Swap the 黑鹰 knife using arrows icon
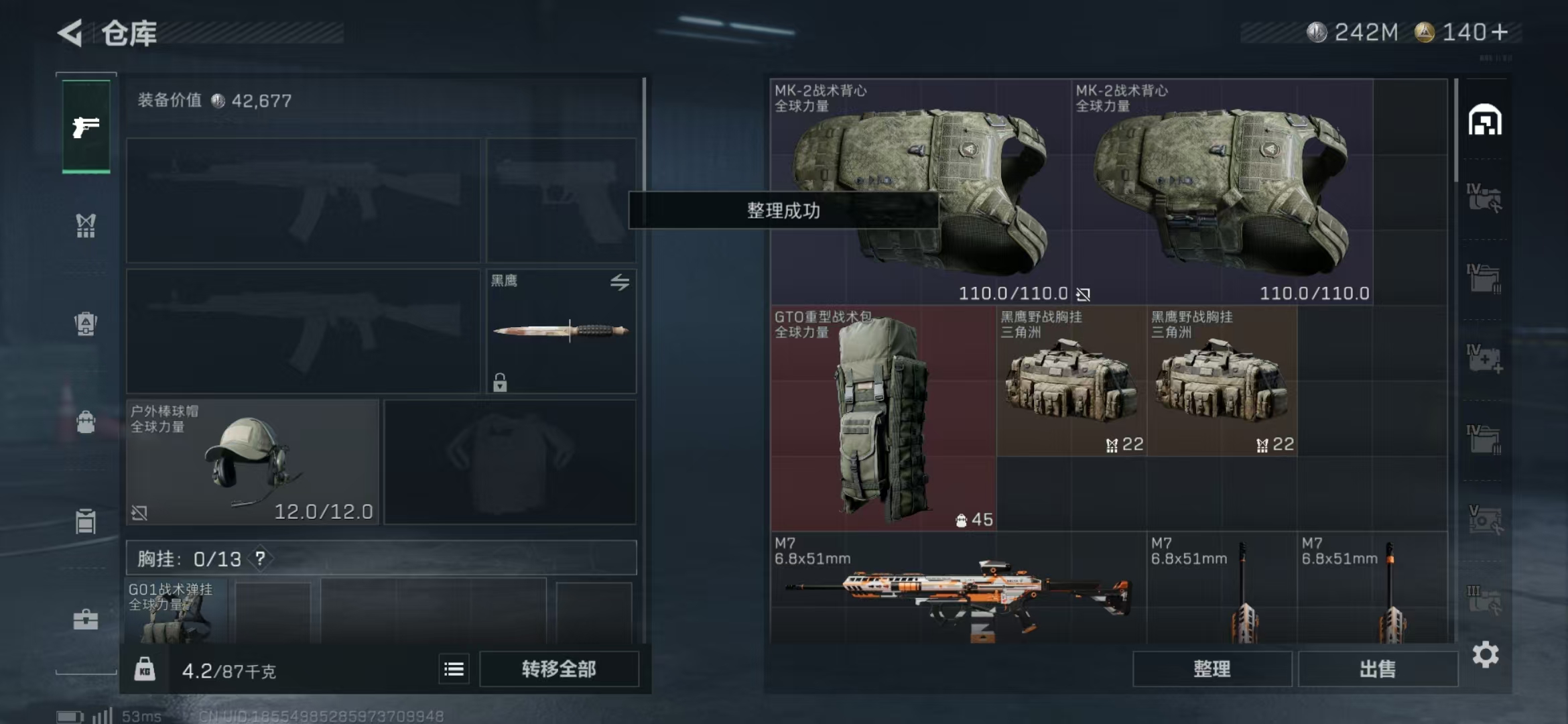Image resolution: width=1568 pixels, height=724 pixels. [x=619, y=282]
